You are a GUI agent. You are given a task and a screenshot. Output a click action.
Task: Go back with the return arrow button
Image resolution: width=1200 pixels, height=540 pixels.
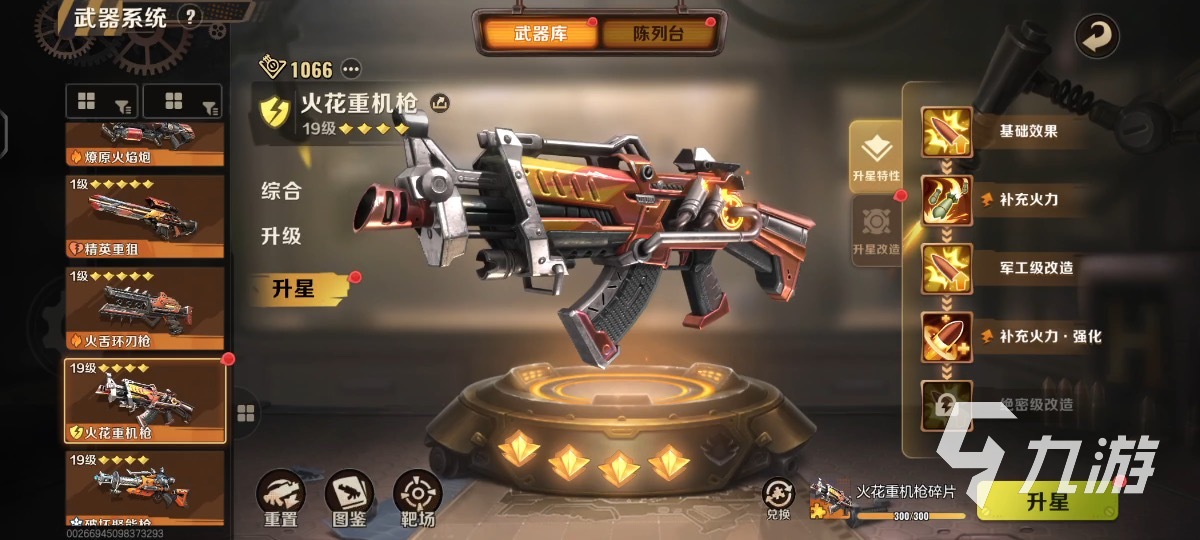1097,38
